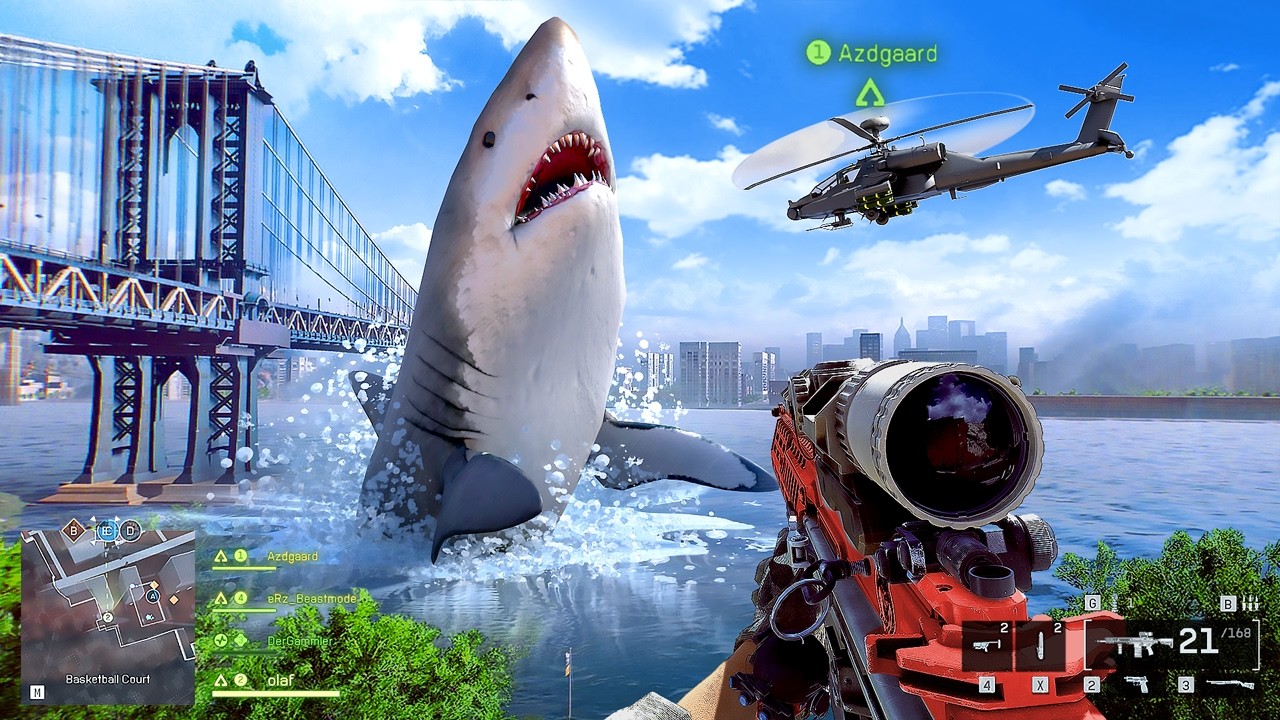Switch to the shotgun weapon icon

1230,684
